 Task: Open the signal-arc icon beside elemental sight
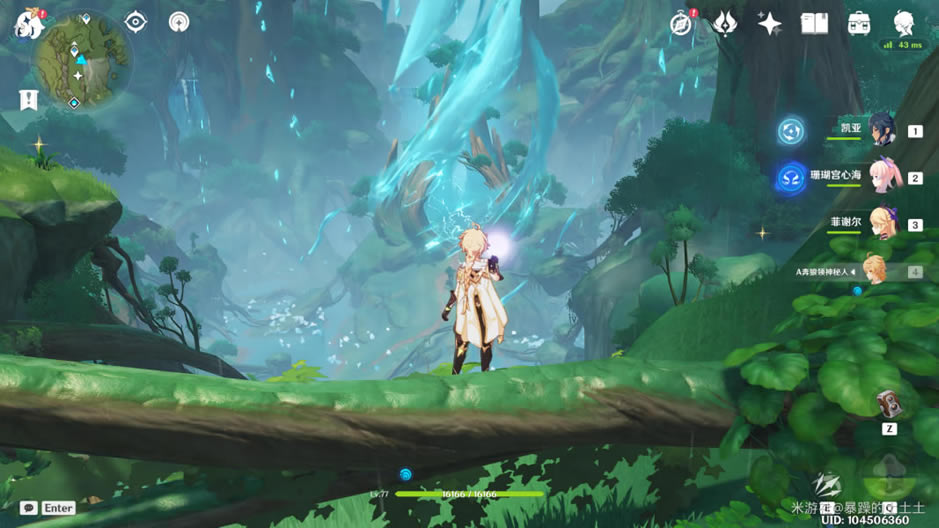click(x=179, y=22)
